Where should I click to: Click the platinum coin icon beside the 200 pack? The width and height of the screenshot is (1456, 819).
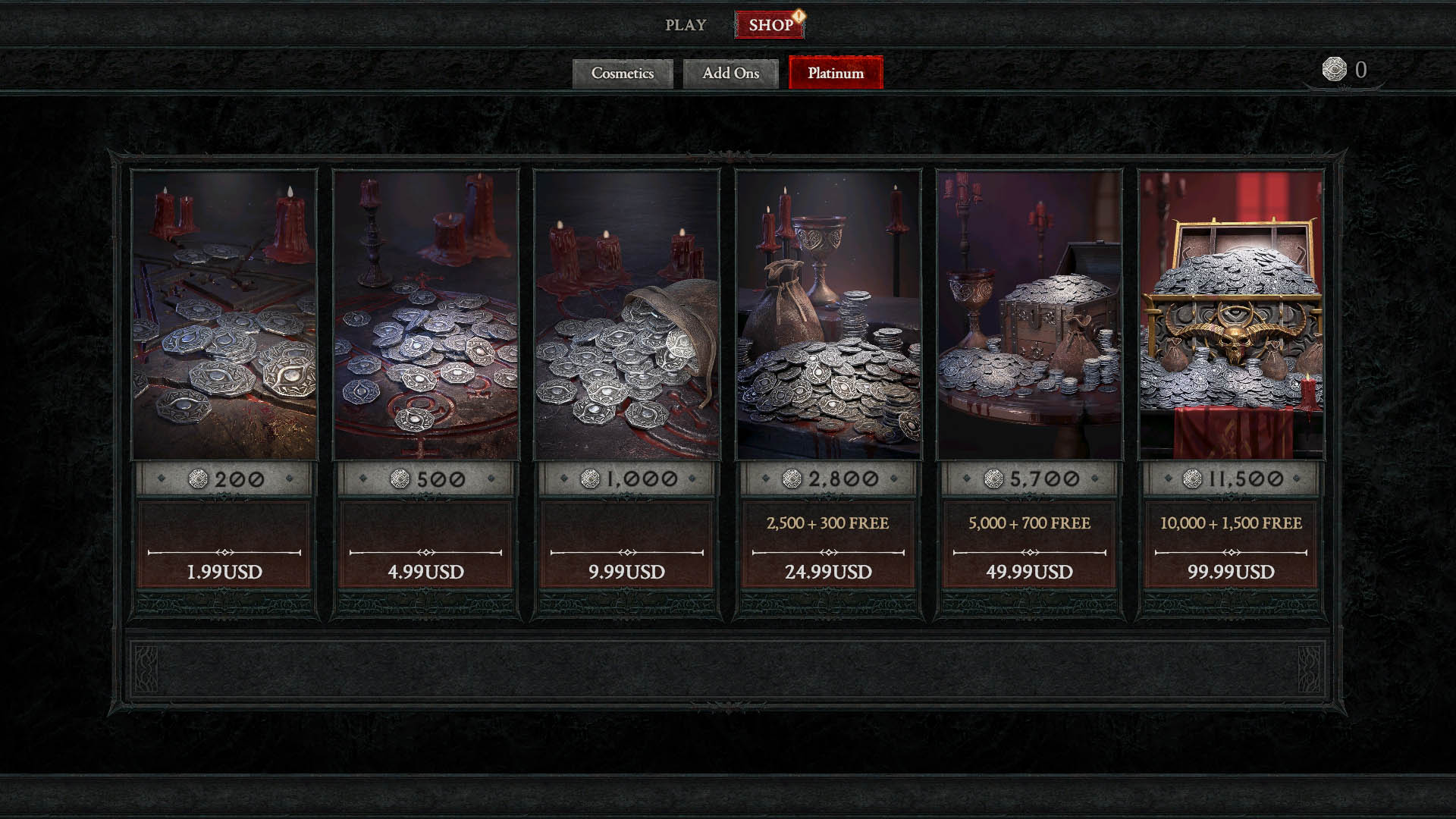[199, 479]
